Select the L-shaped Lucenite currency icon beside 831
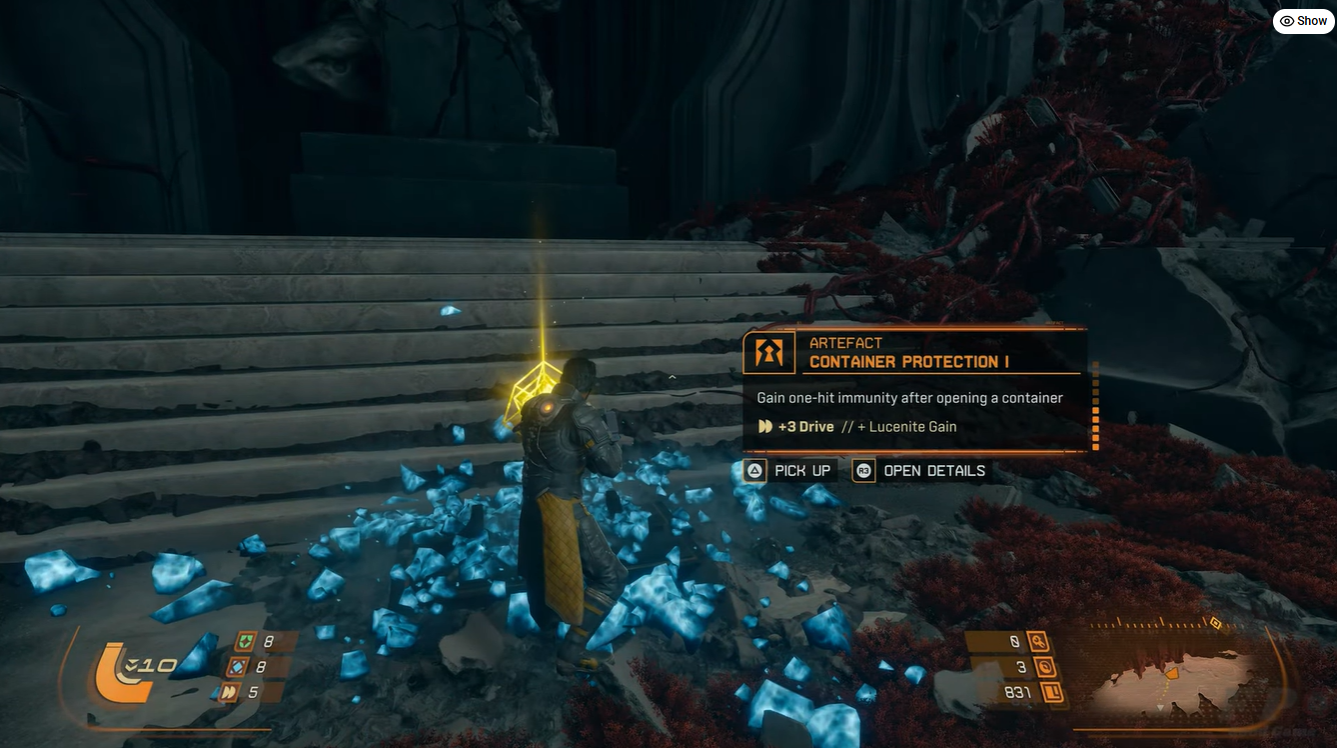 click(1054, 691)
